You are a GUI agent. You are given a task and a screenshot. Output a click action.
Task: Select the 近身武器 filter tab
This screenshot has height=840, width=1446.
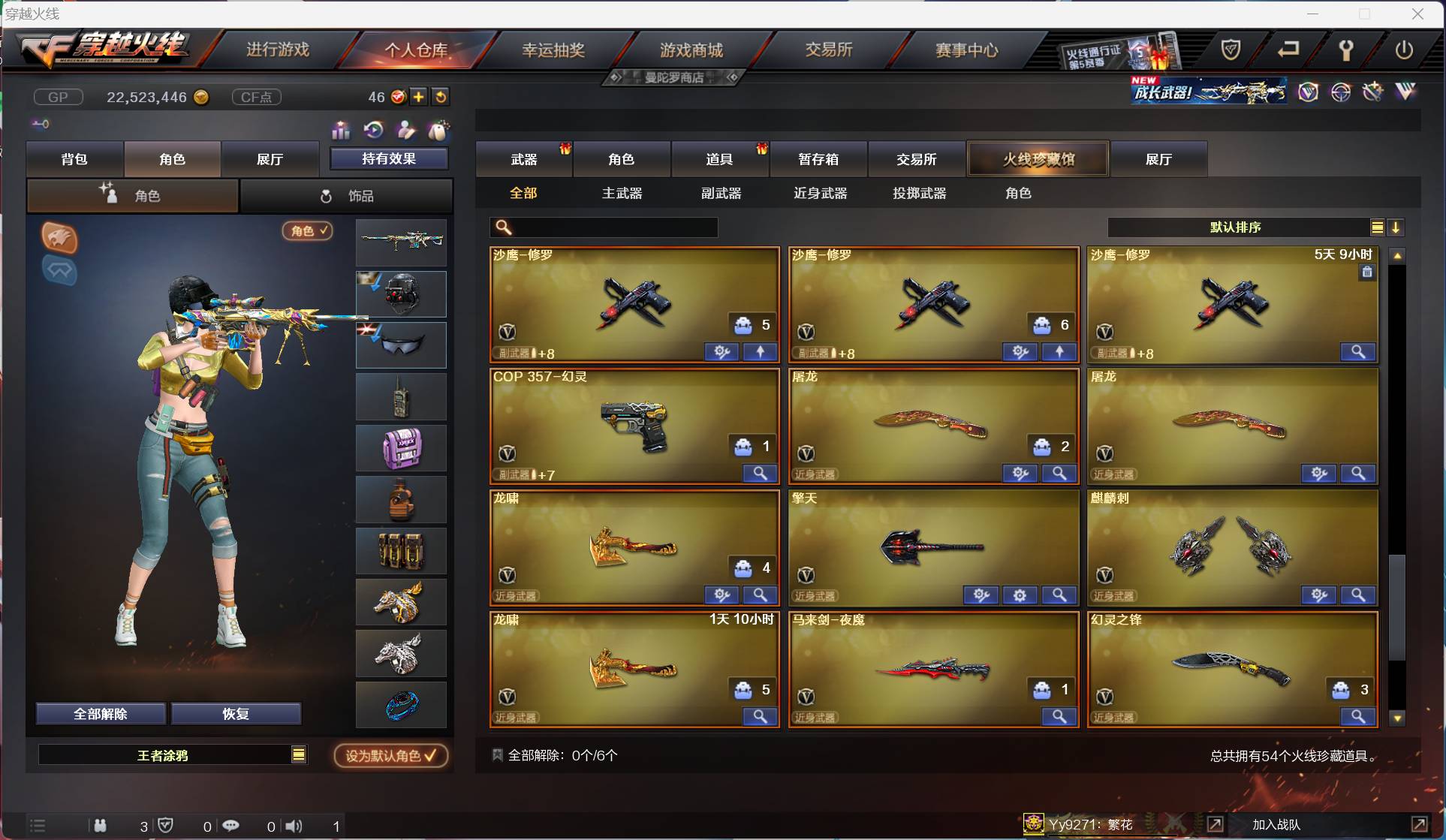(820, 193)
